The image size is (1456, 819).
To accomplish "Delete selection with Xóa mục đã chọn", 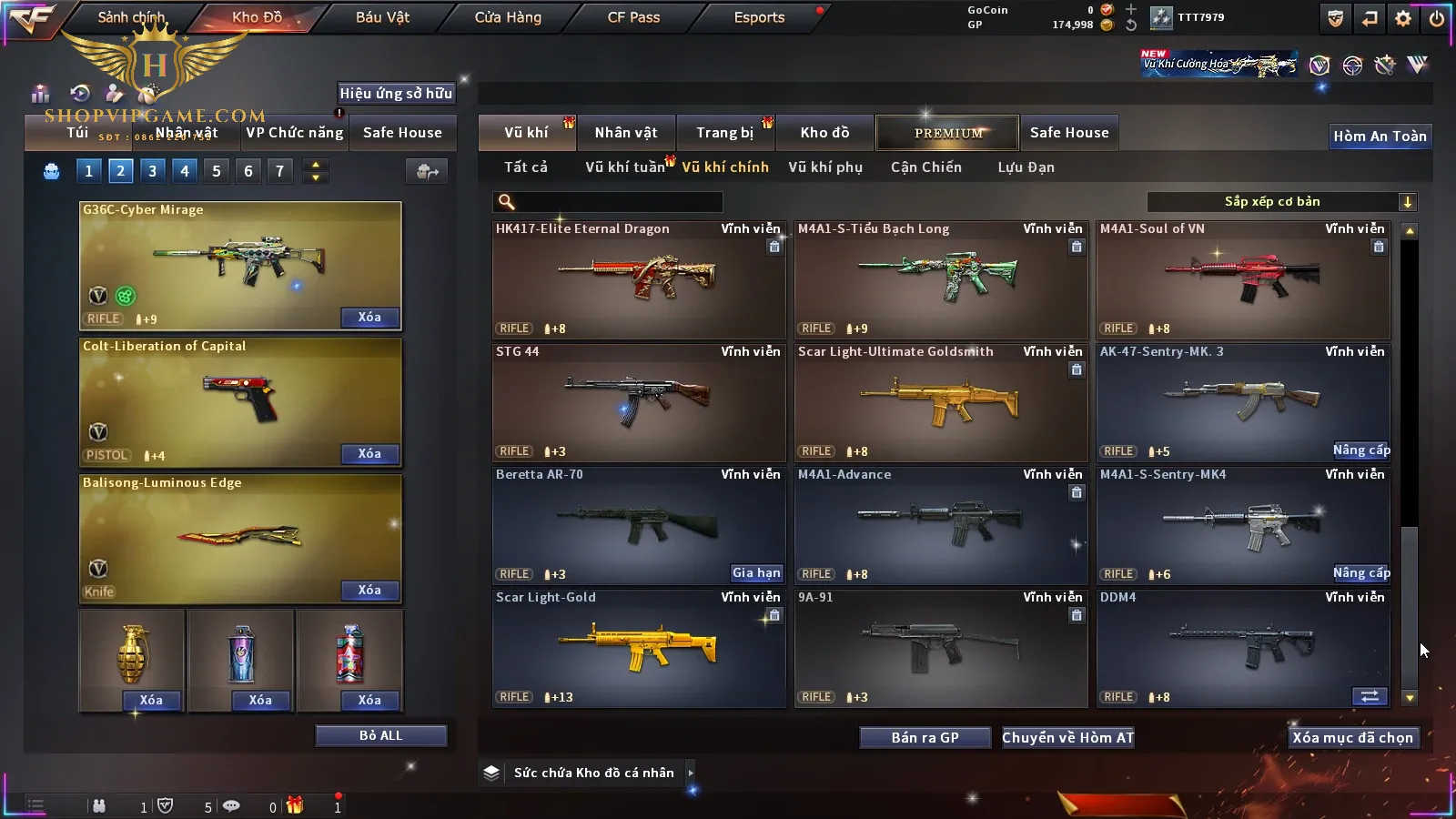I will [1352, 738].
